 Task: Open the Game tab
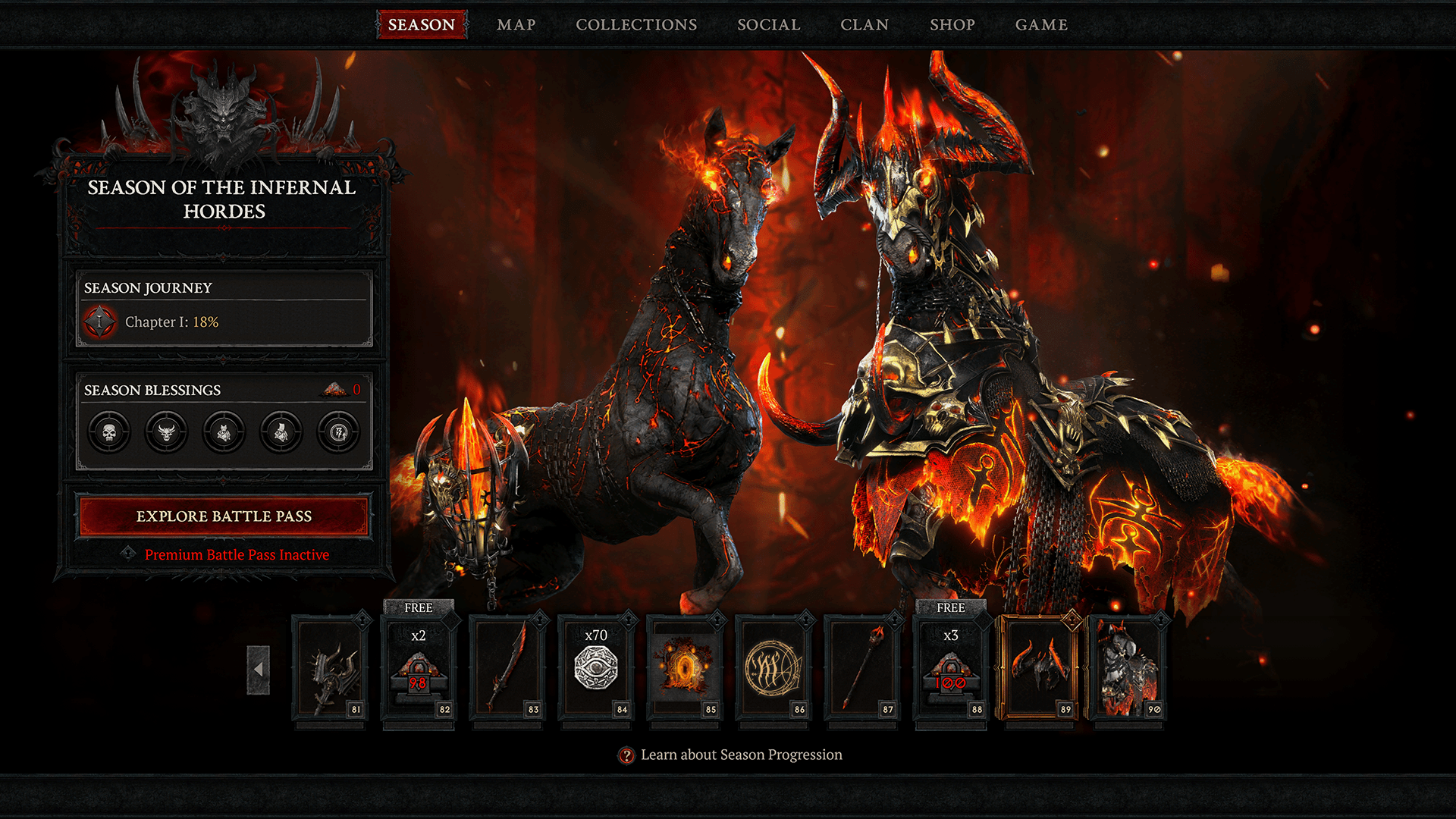1041,25
